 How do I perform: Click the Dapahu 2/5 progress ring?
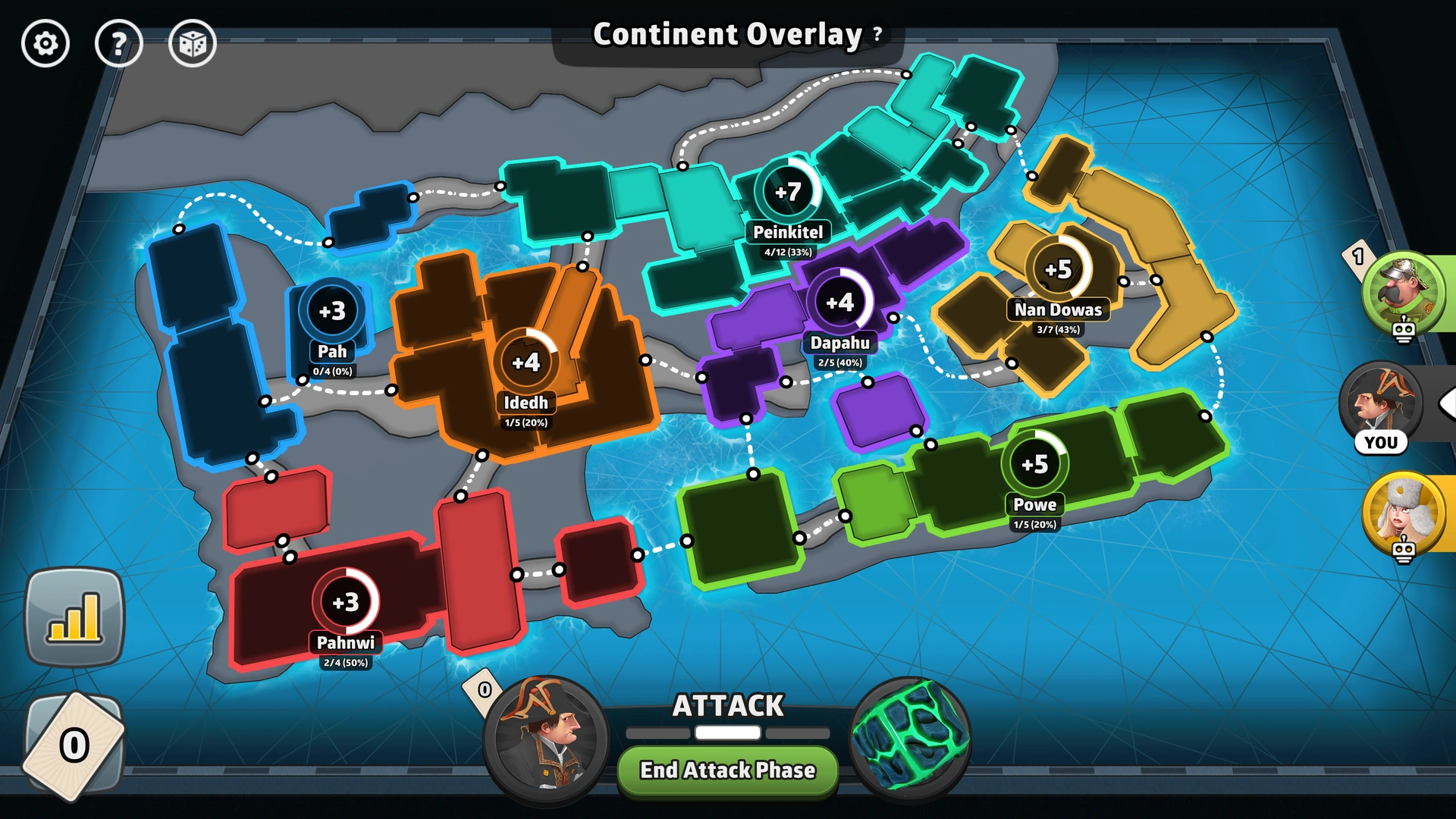[840, 301]
